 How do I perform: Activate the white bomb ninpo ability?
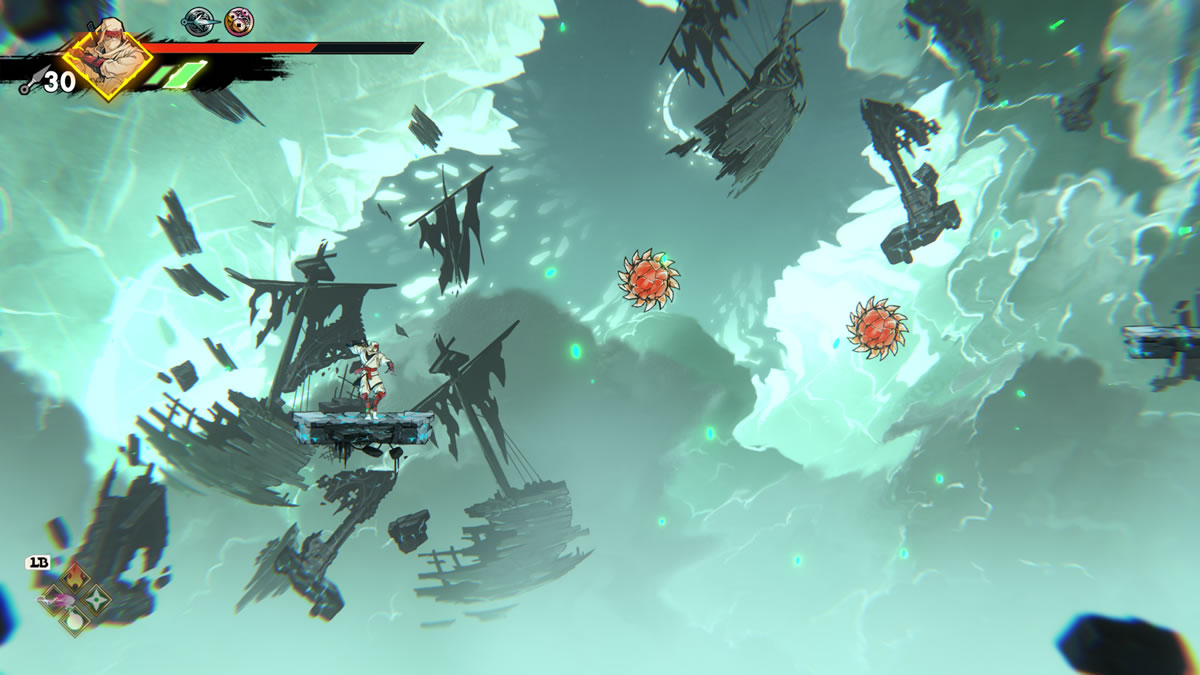point(75,621)
